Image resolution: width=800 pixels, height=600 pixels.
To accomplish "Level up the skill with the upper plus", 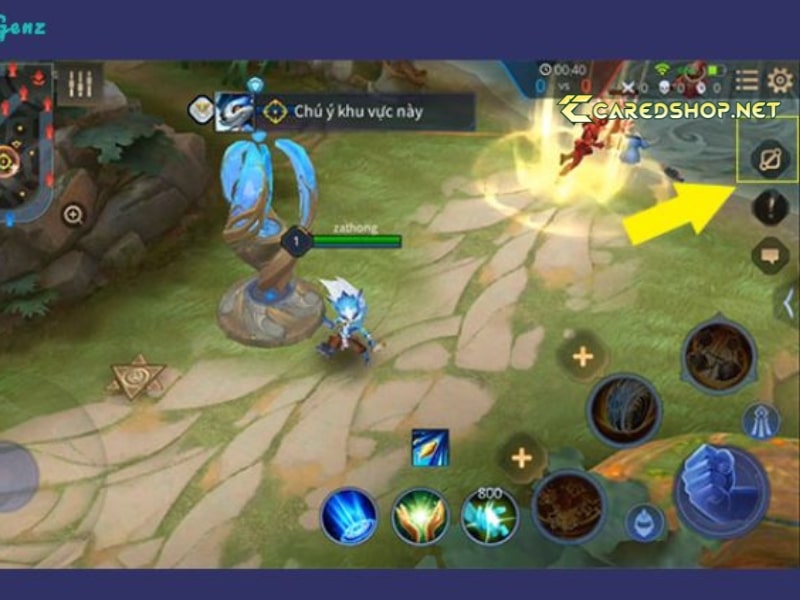I will click(582, 356).
